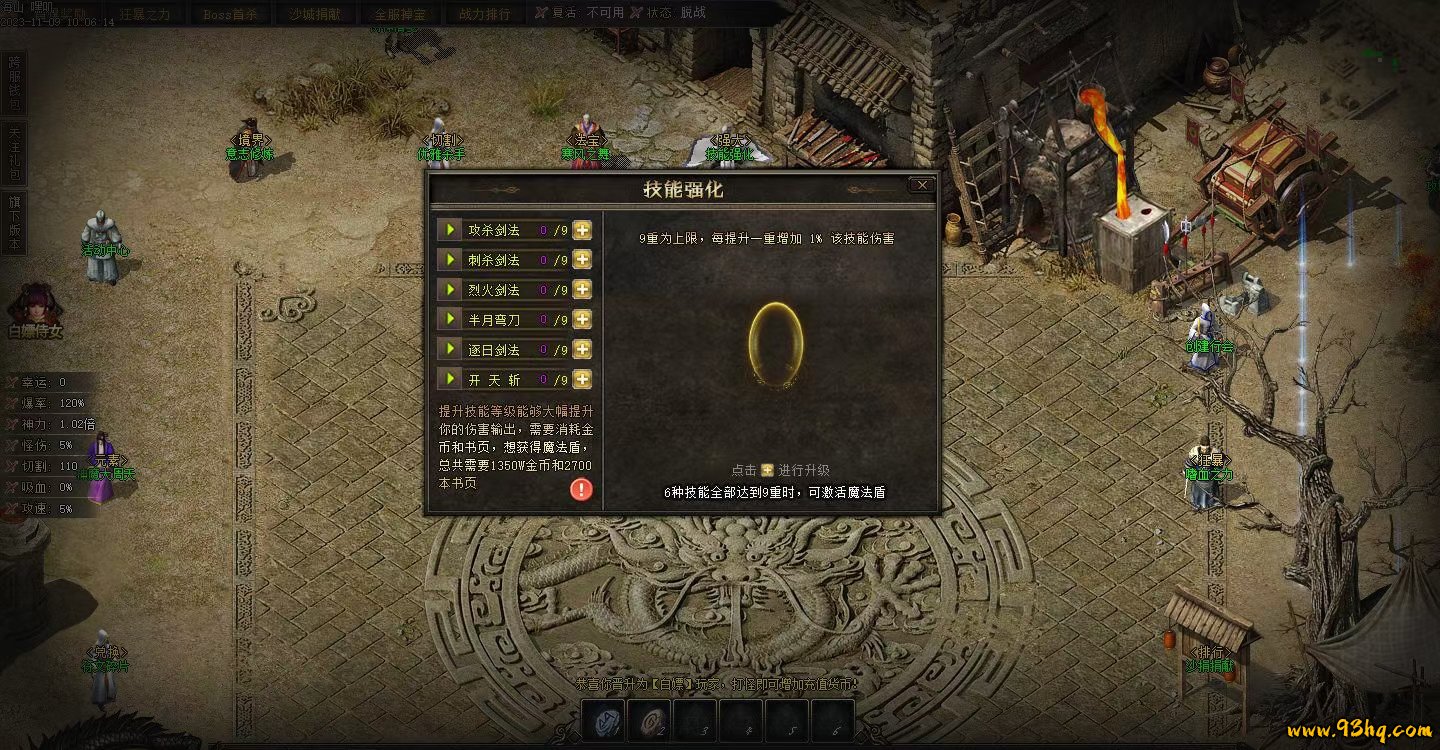The width and height of the screenshot is (1440, 750).
Task: Open the 沙城捐献 top menu
Action: [315, 14]
